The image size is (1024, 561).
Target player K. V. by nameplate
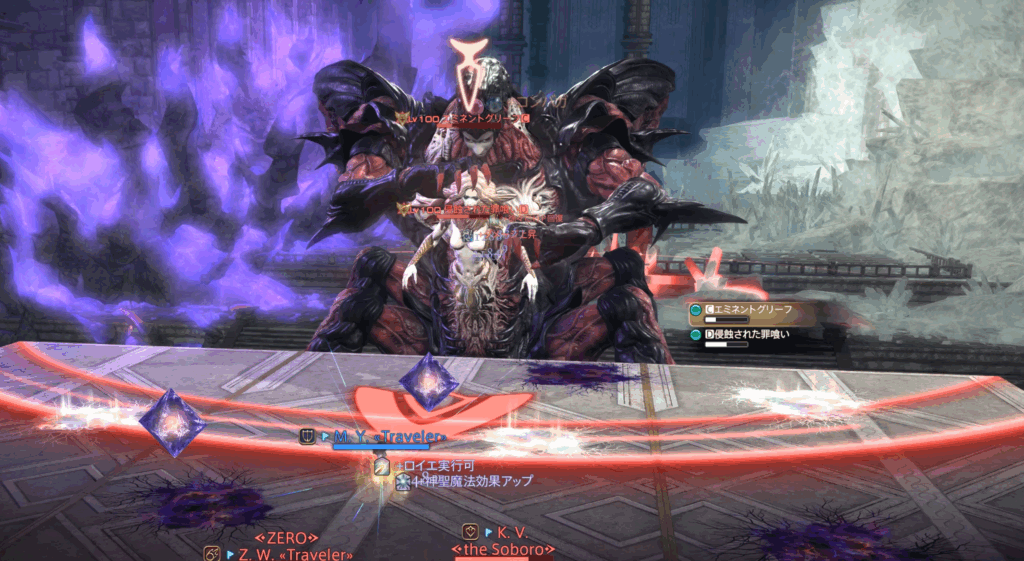pos(511,532)
